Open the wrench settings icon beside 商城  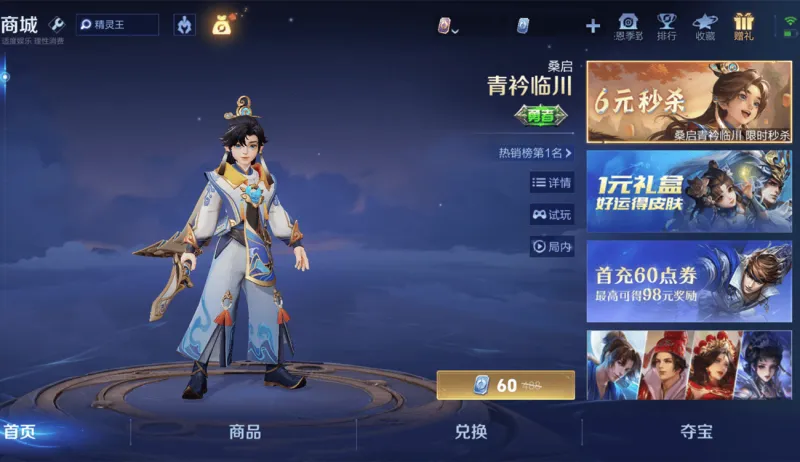tap(56, 24)
